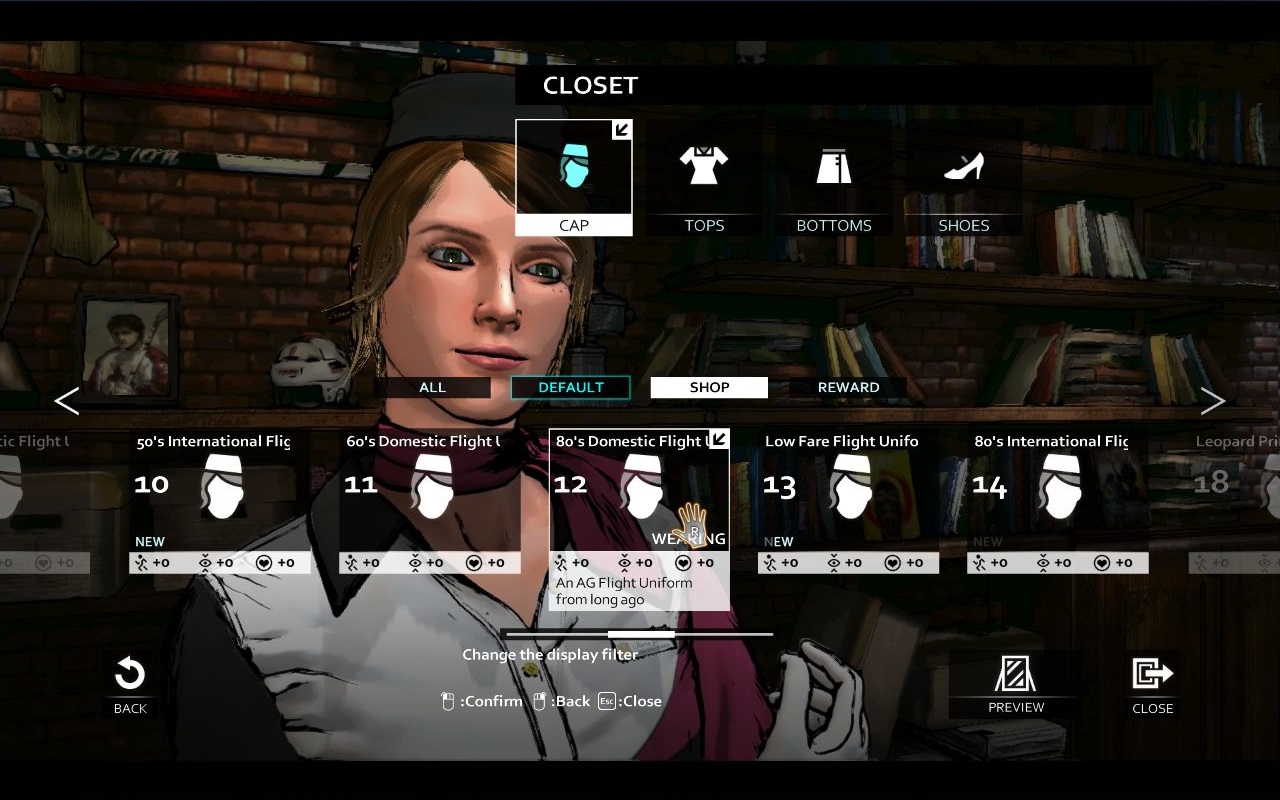
Task: Select the 50's International Flight cap
Action: 220,490
